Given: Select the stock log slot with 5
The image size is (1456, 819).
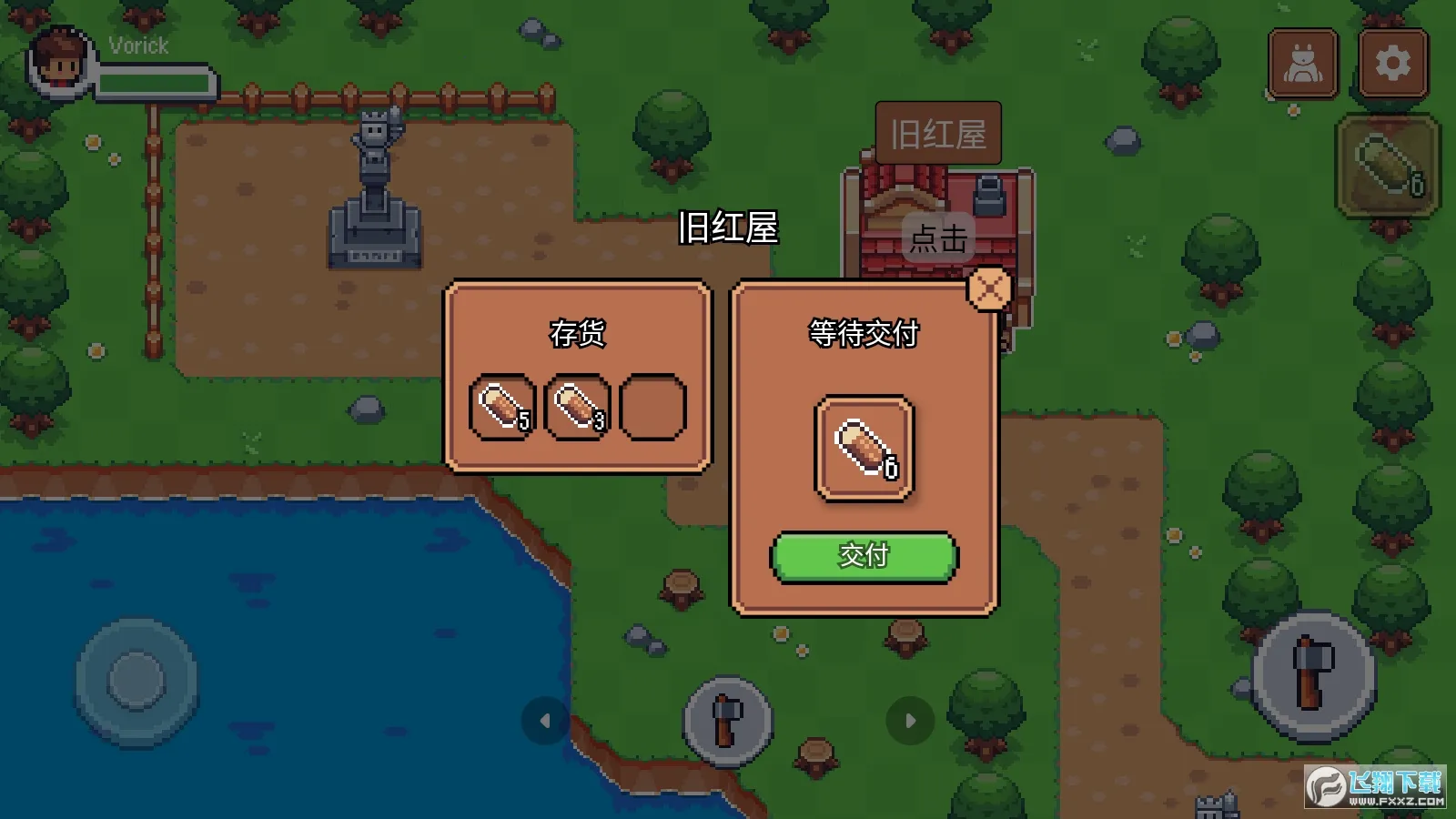Looking at the screenshot, I should pyautogui.click(x=502, y=407).
